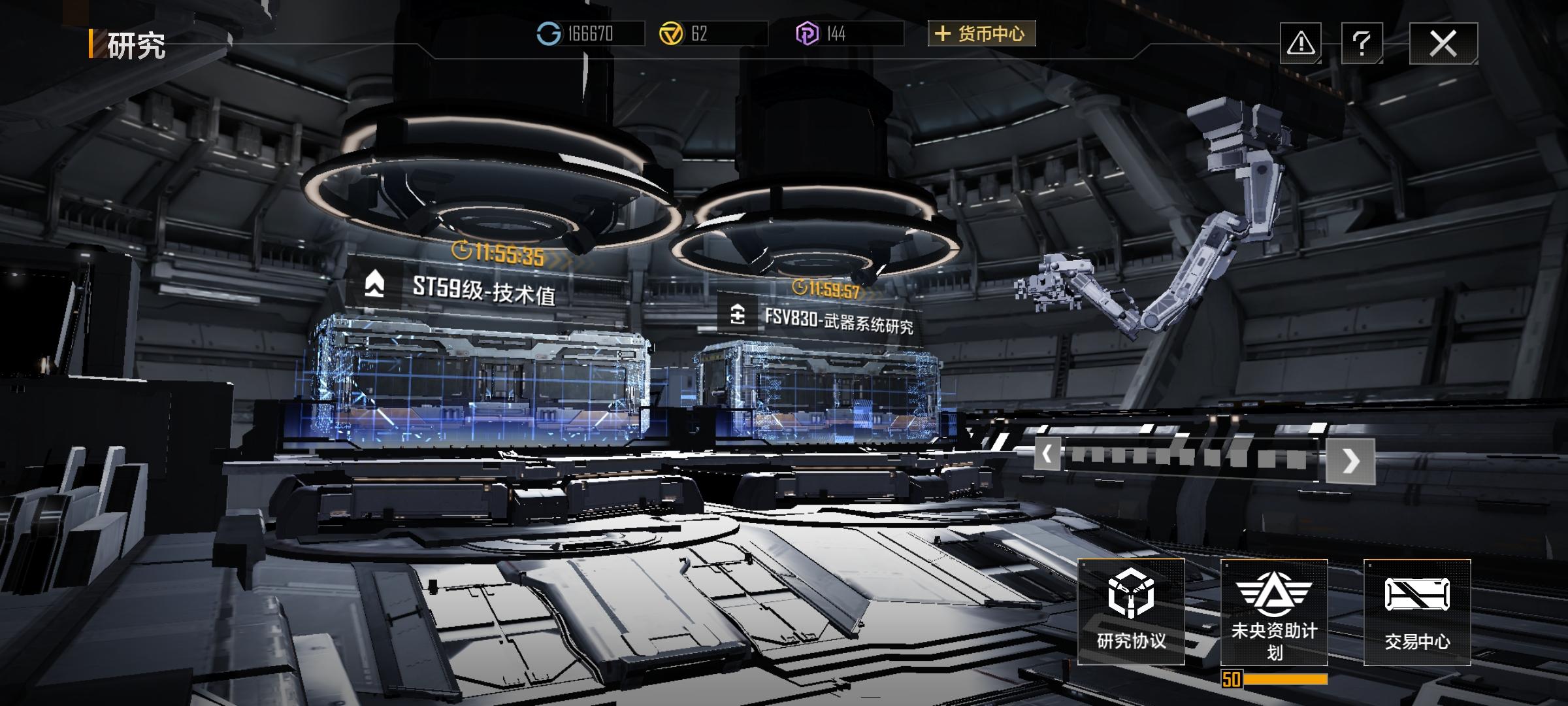Click the left arrow to show previous slots
The width and height of the screenshot is (1568, 706).
[x=1047, y=454]
